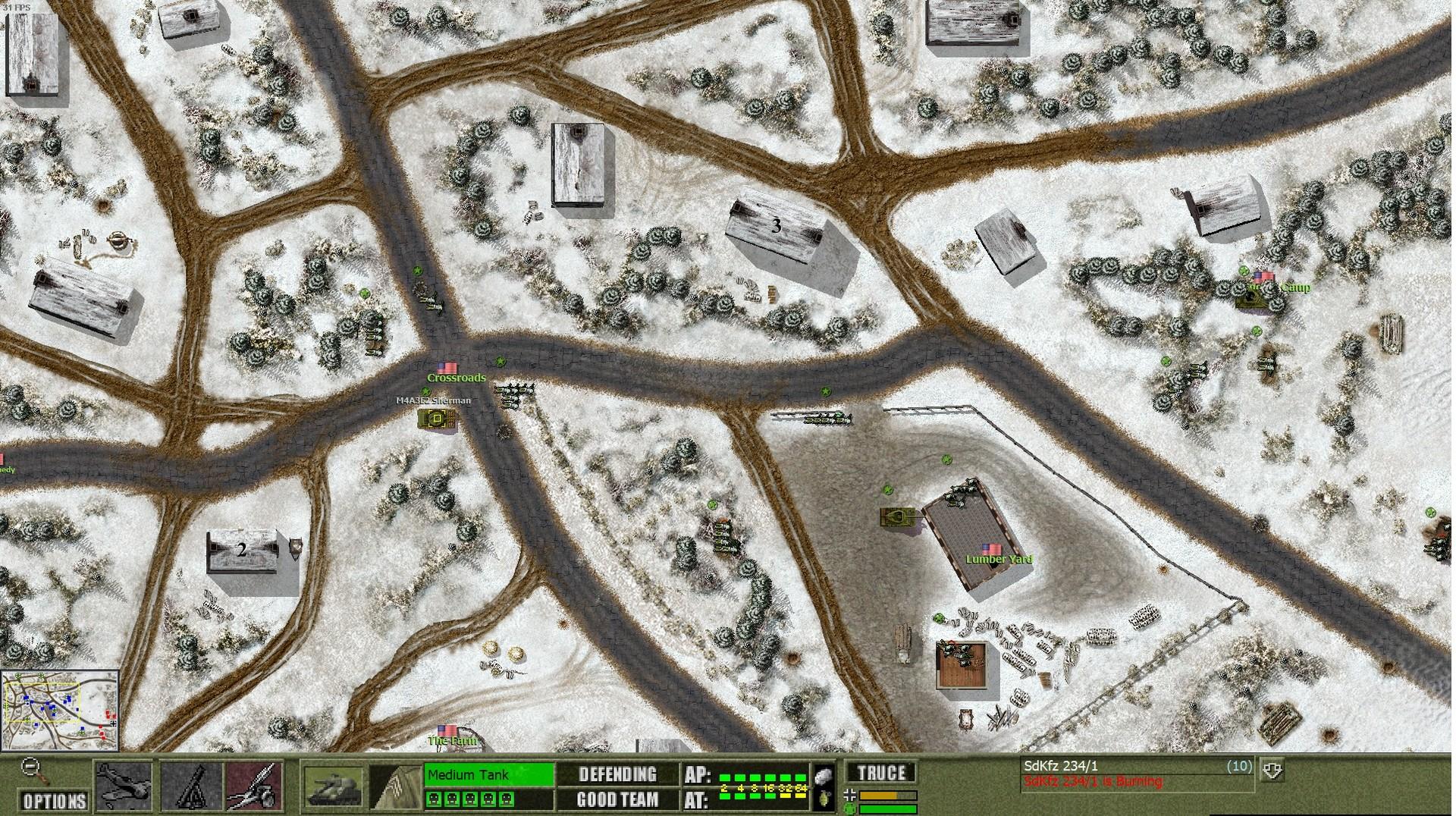Click the German cross insignia icon
Viewport: 1456px width, 816px height.
click(849, 796)
